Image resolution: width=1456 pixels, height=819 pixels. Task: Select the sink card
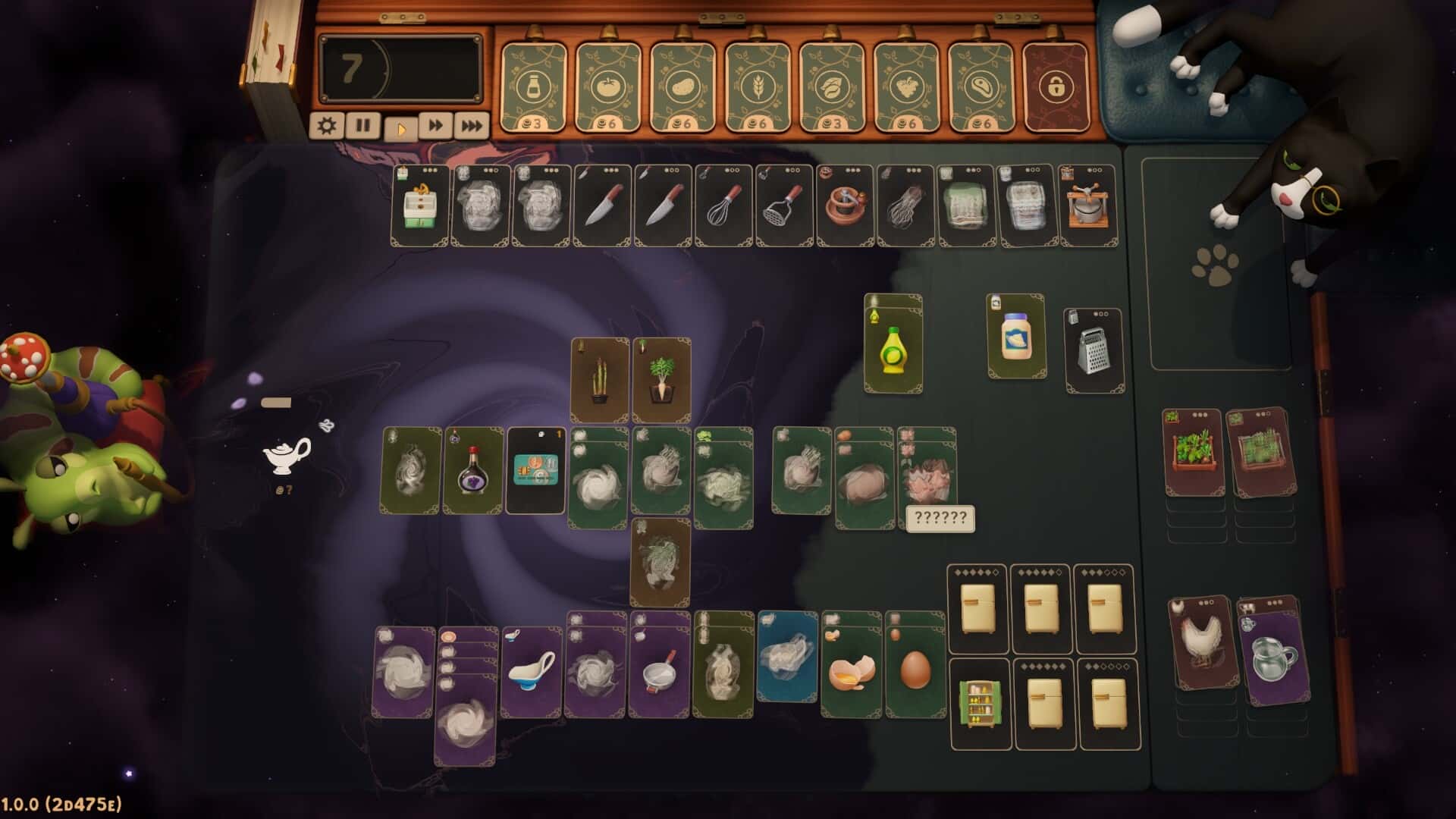[420, 206]
